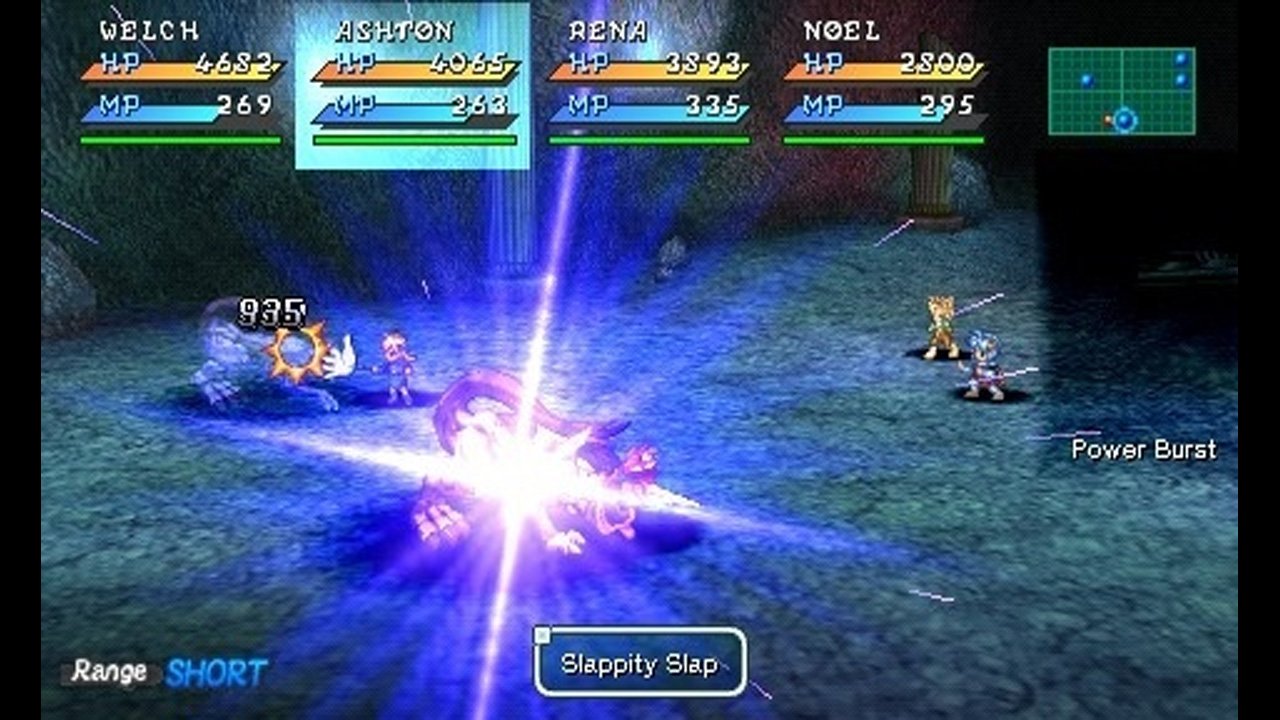The width and height of the screenshot is (1280, 720).
Task: Pick Noel's party status panel
Action: (884, 85)
